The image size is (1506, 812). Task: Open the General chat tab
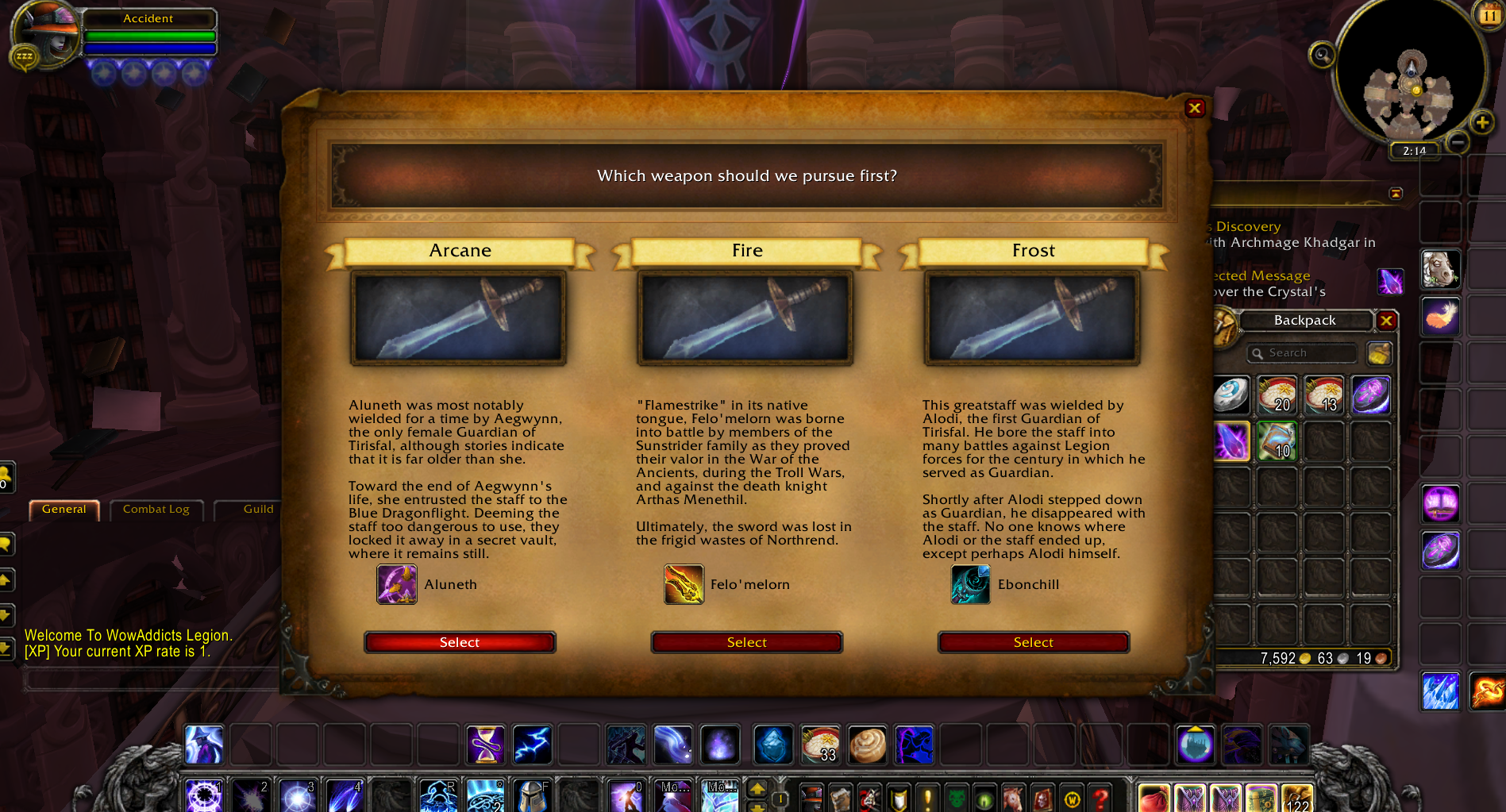click(64, 510)
